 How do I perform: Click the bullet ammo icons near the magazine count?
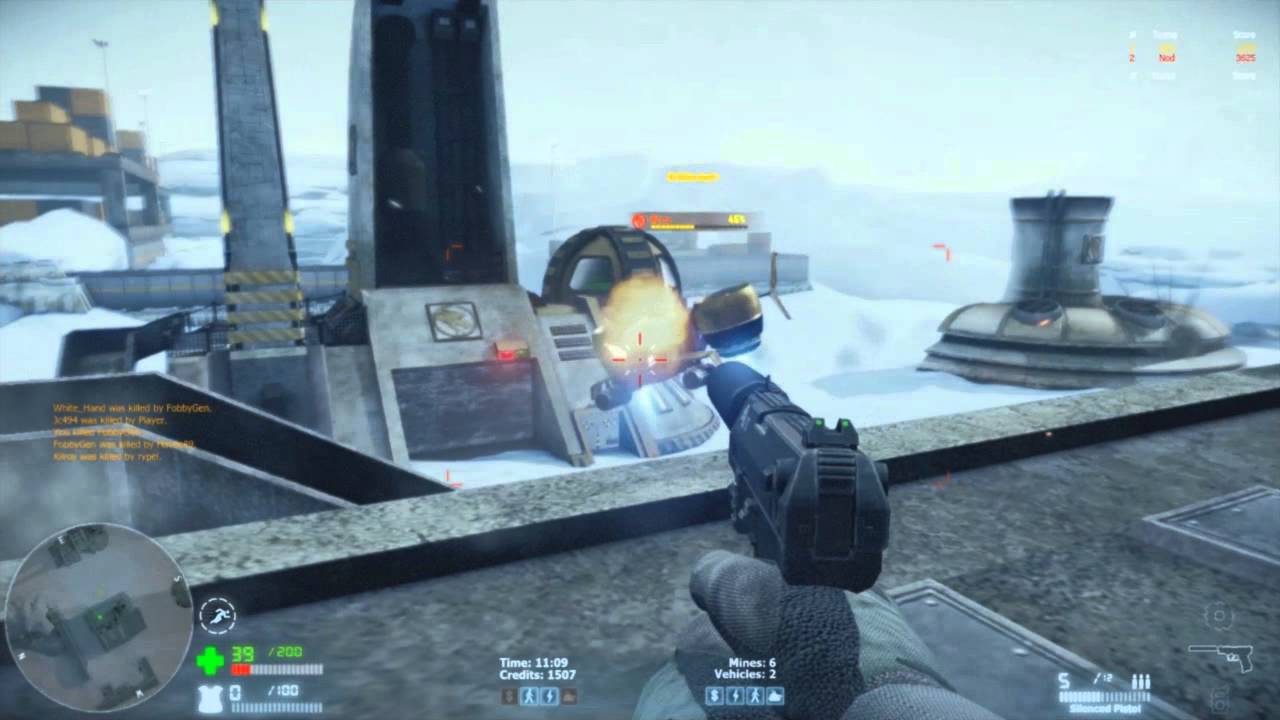(x=1141, y=682)
